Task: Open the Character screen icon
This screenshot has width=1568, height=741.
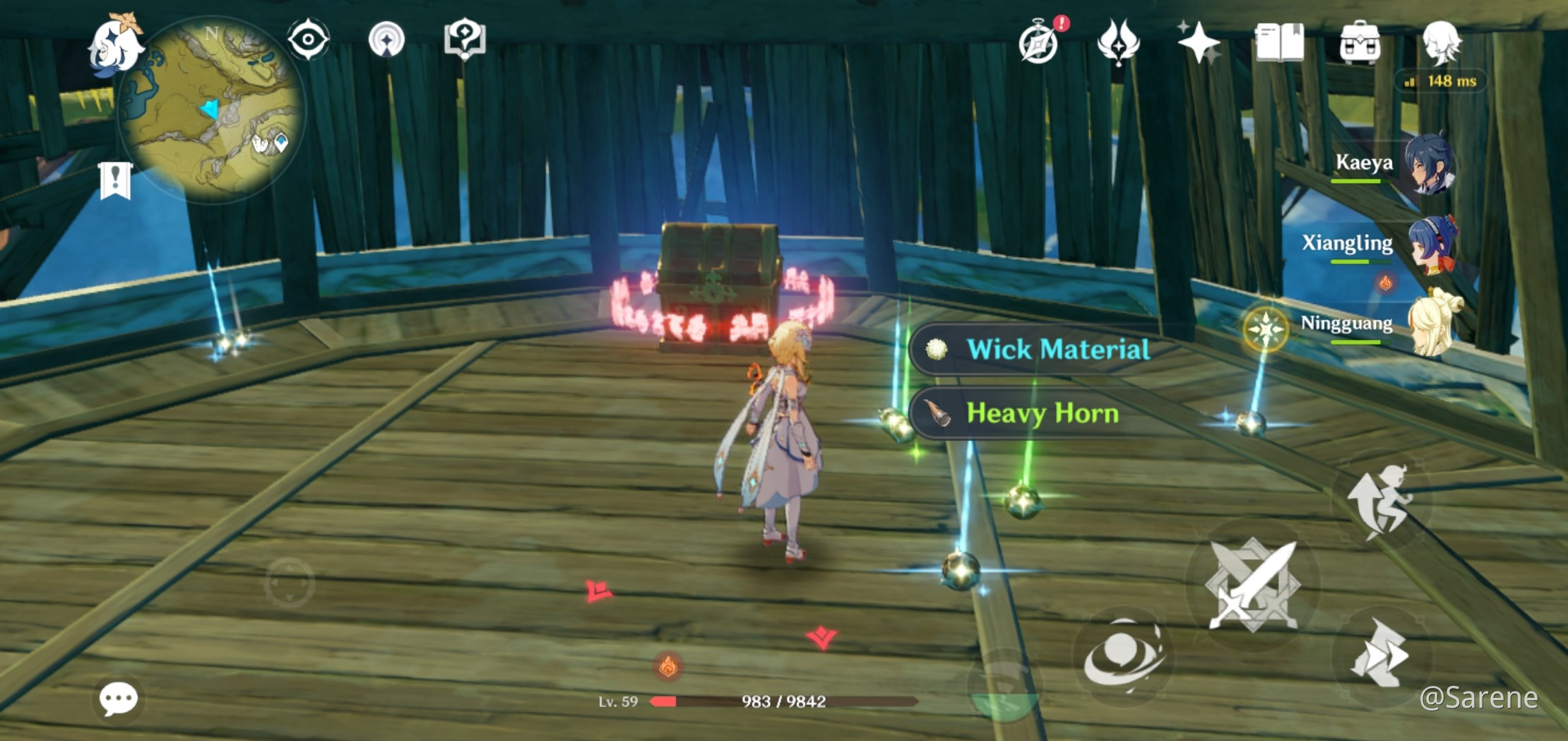Action: [1441, 41]
